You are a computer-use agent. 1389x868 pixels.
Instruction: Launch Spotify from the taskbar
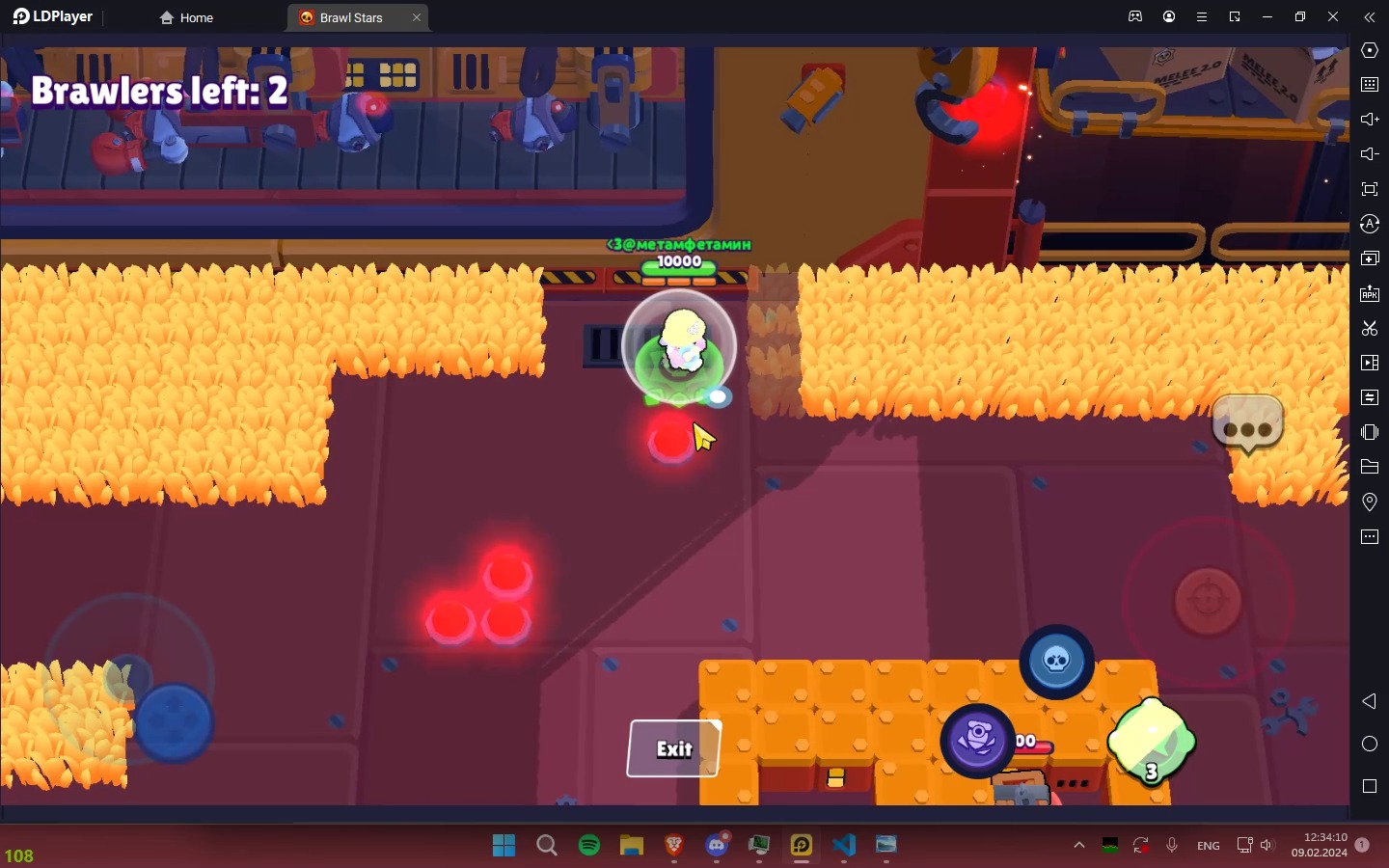[589, 847]
